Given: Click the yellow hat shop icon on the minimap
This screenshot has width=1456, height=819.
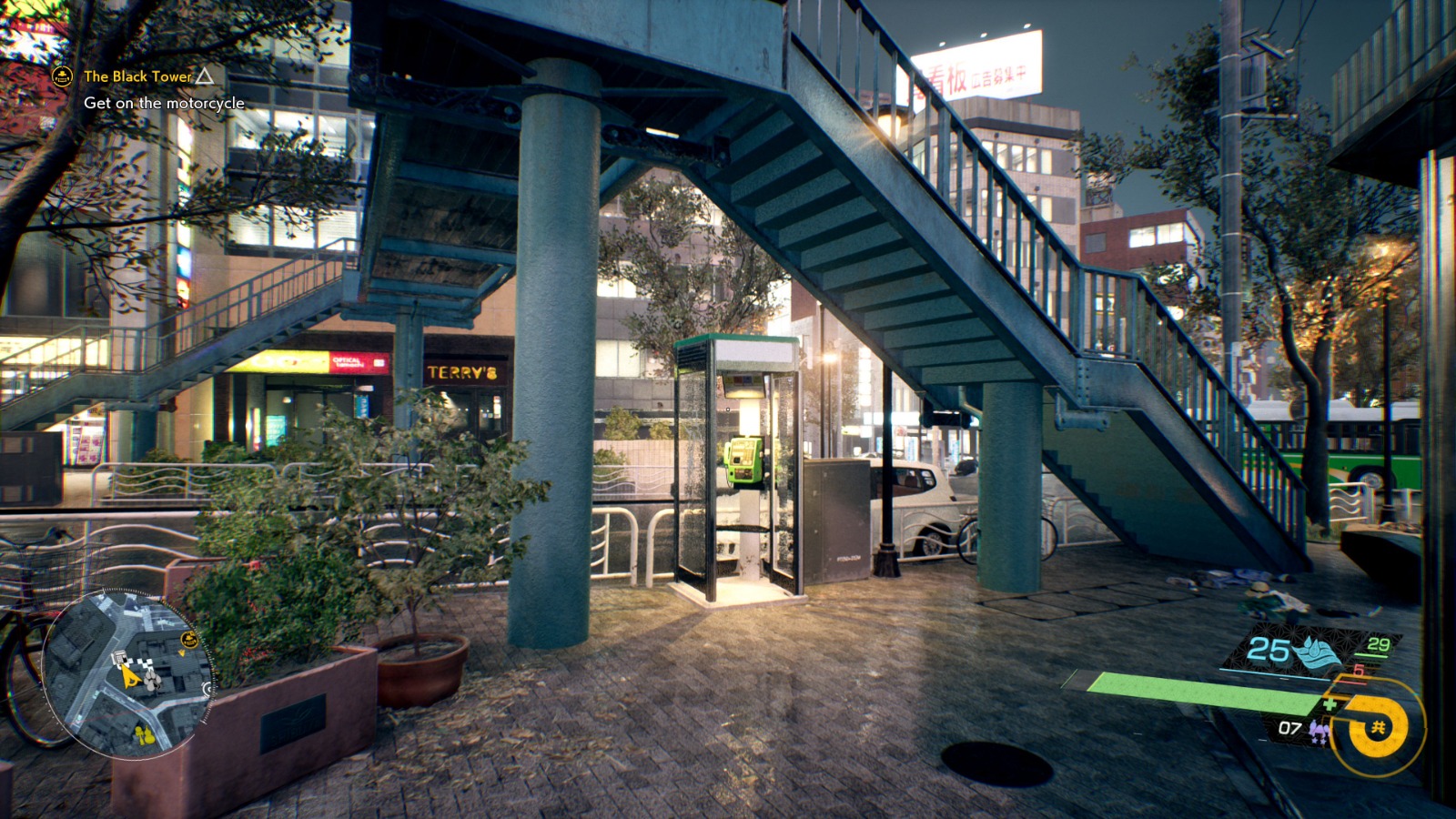Looking at the screenshot, I should 188,639.
